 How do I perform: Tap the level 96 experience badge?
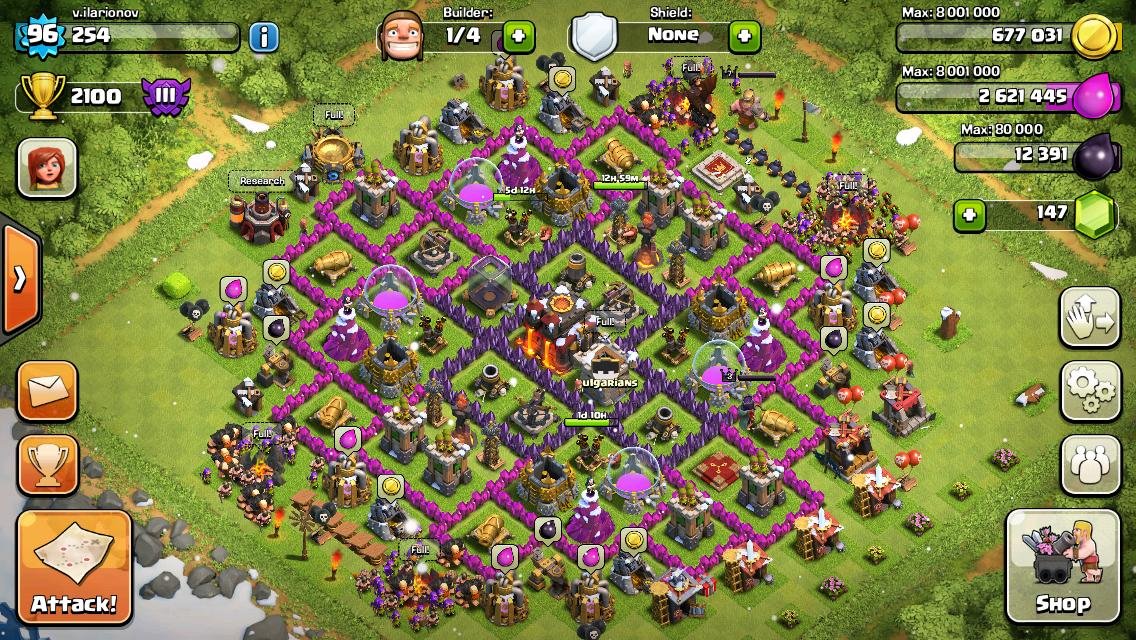tap(40, 37)
